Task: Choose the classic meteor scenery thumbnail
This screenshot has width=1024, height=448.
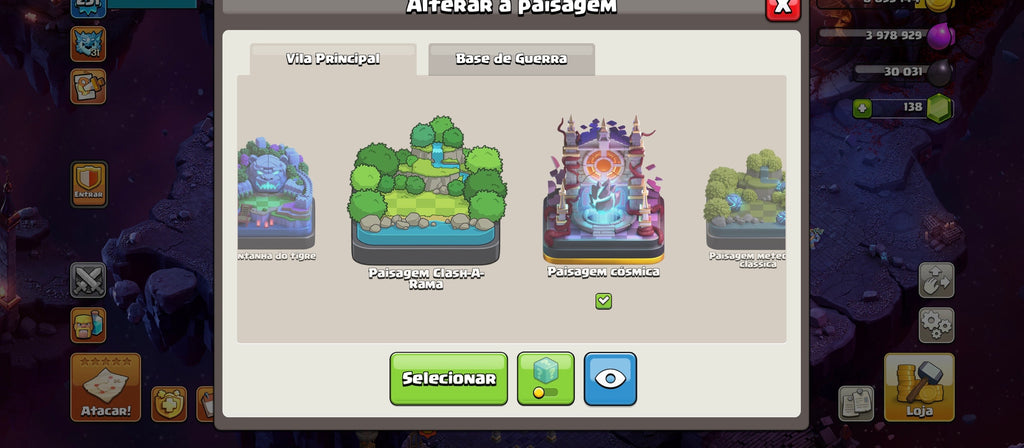Action: coord(746,200)
